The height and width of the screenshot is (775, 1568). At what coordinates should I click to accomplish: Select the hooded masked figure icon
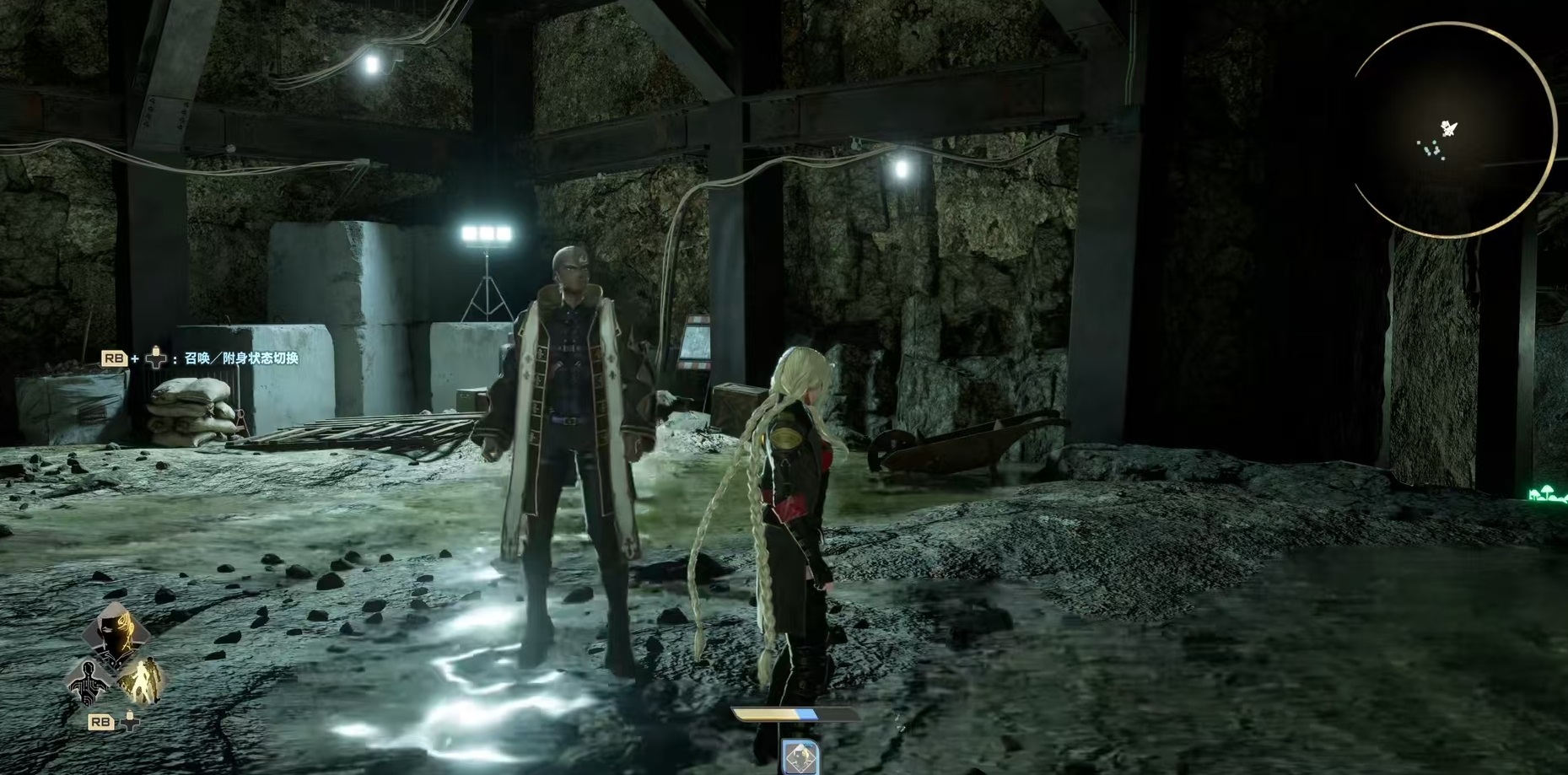click(116, 635)
